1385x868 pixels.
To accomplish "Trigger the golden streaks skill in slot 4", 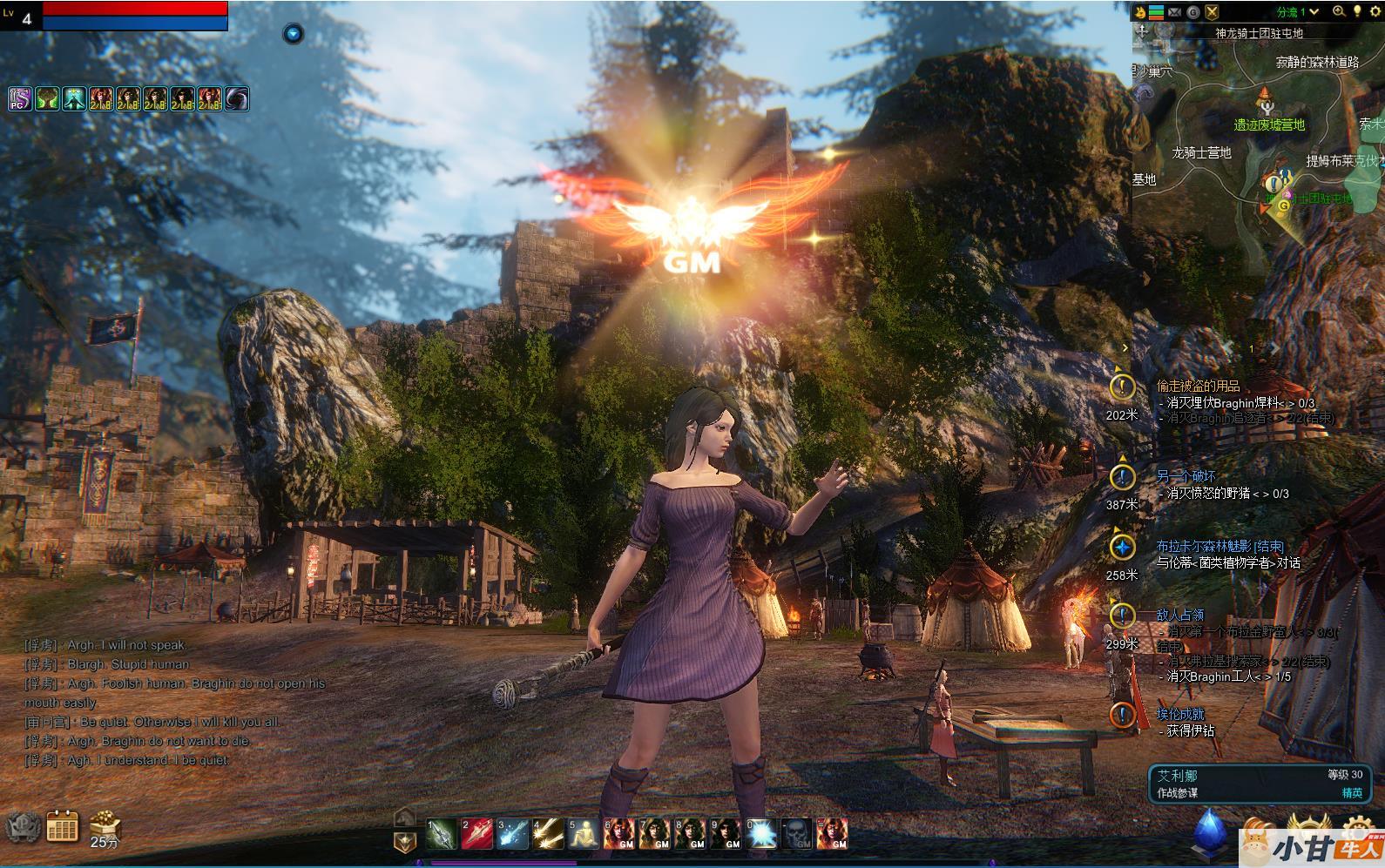I will tap(548, 833).
